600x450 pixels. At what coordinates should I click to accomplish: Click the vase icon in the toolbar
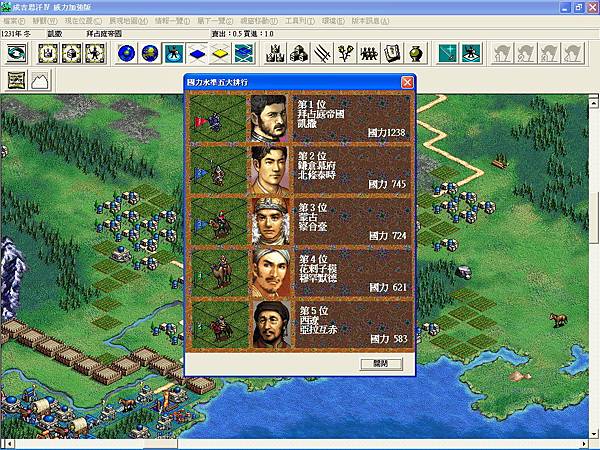click(x=415, y=53)
